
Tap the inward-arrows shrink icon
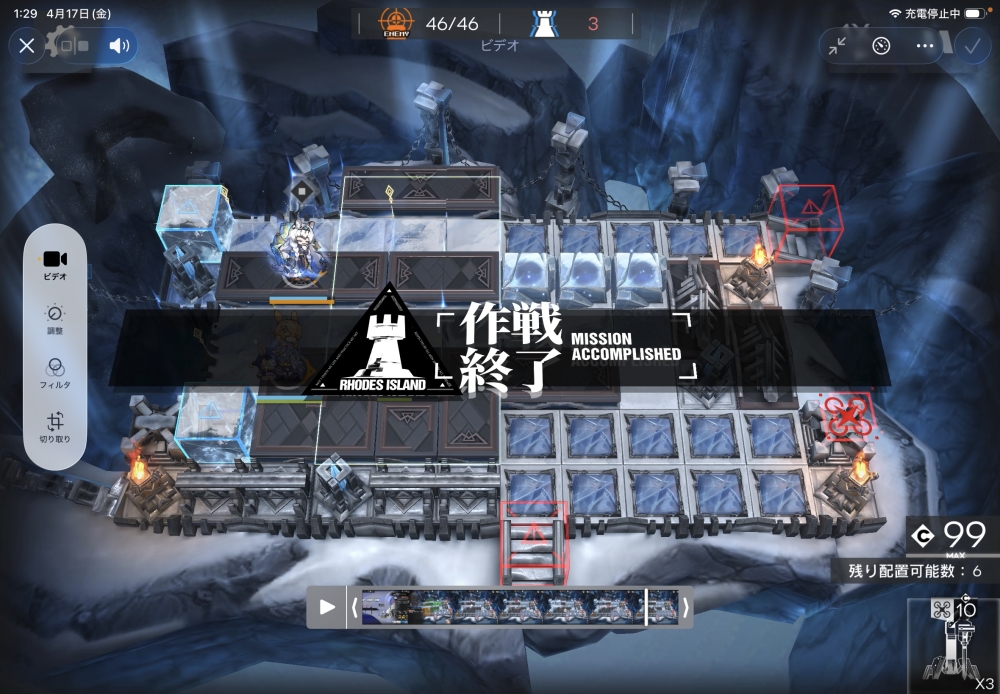(x=838, y=46)
